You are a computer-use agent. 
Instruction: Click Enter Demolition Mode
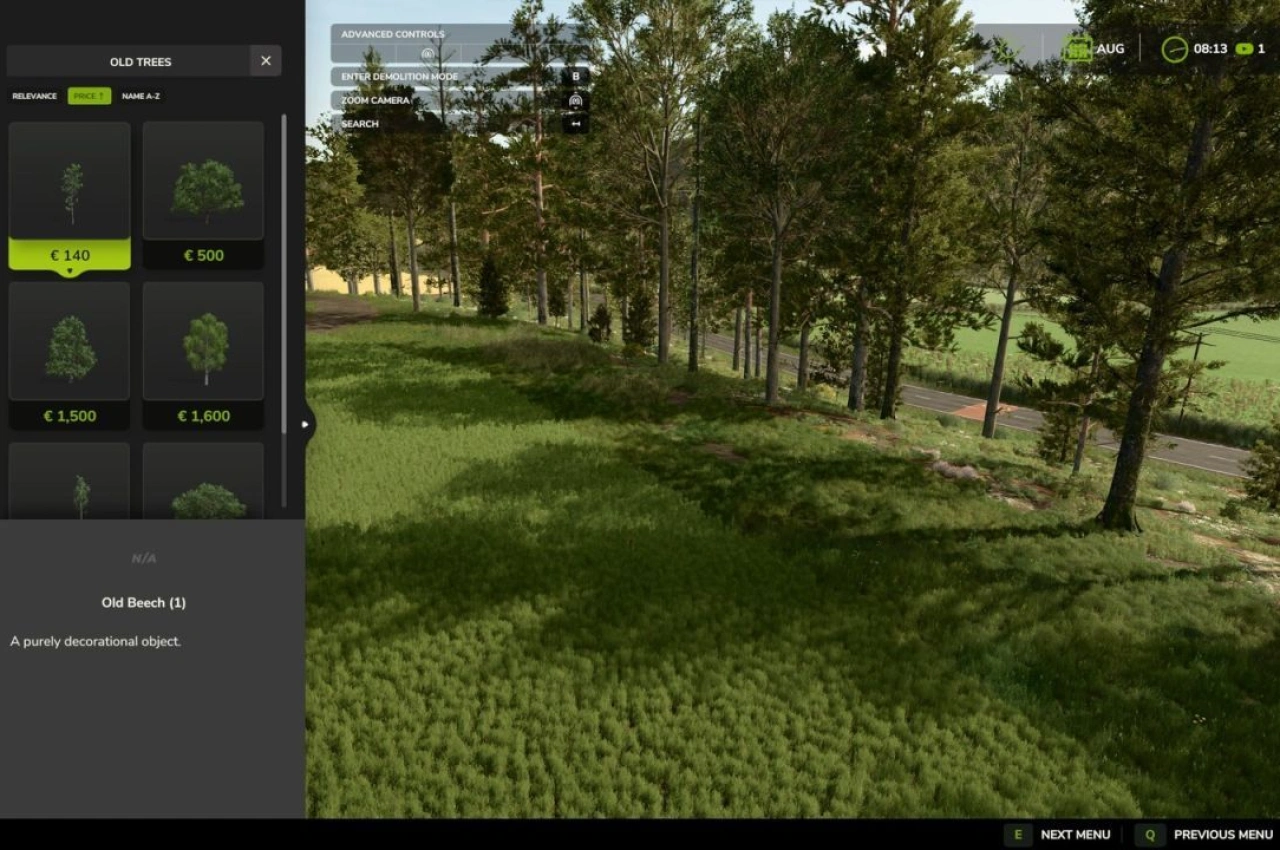400,76
